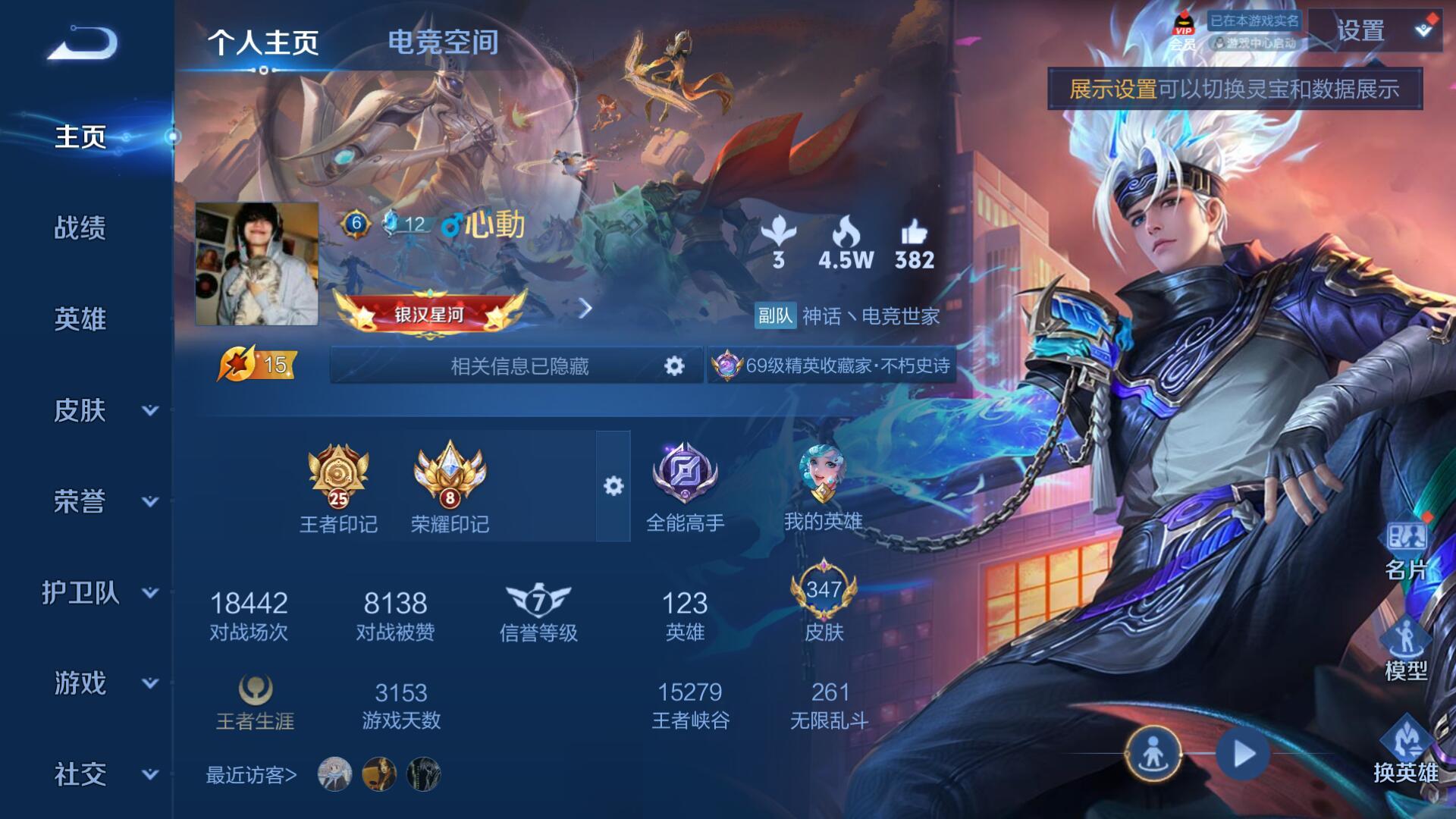Open the 英雄 sidebar entry
This screenshot has height=819, width=1456.
pyautogui.click(x=80, y=318)
